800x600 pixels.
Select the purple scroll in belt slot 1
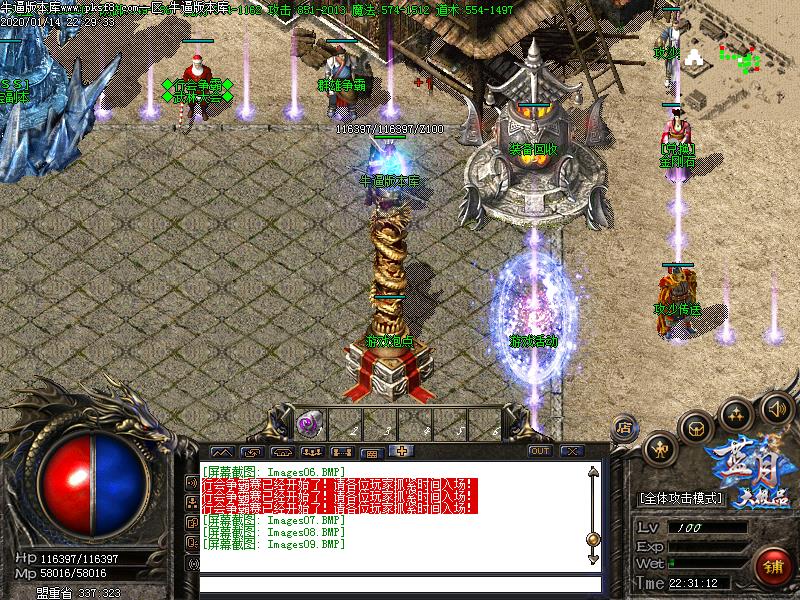tap(308, 424)
